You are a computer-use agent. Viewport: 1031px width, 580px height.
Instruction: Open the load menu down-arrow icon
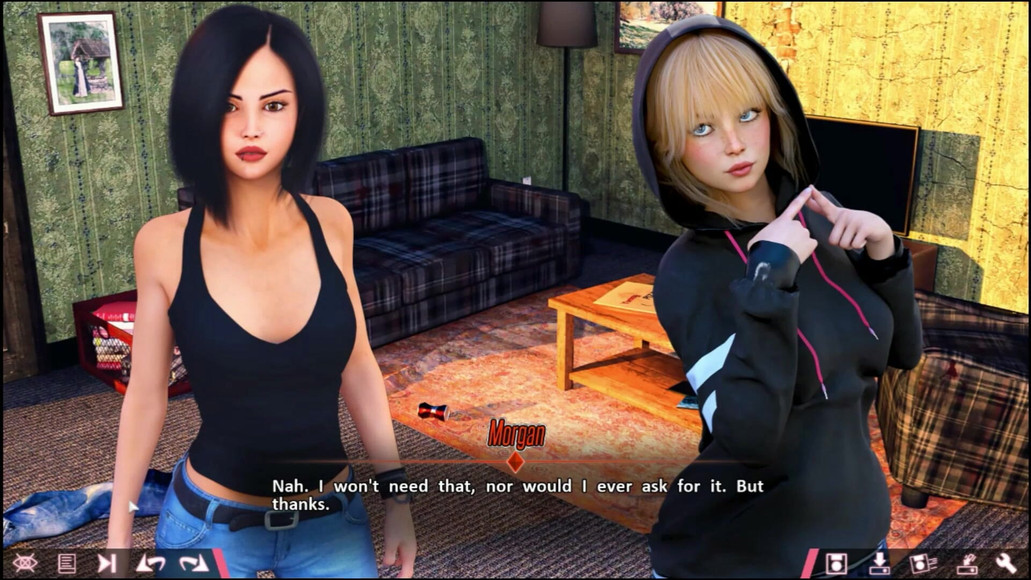tap(880, 563)
